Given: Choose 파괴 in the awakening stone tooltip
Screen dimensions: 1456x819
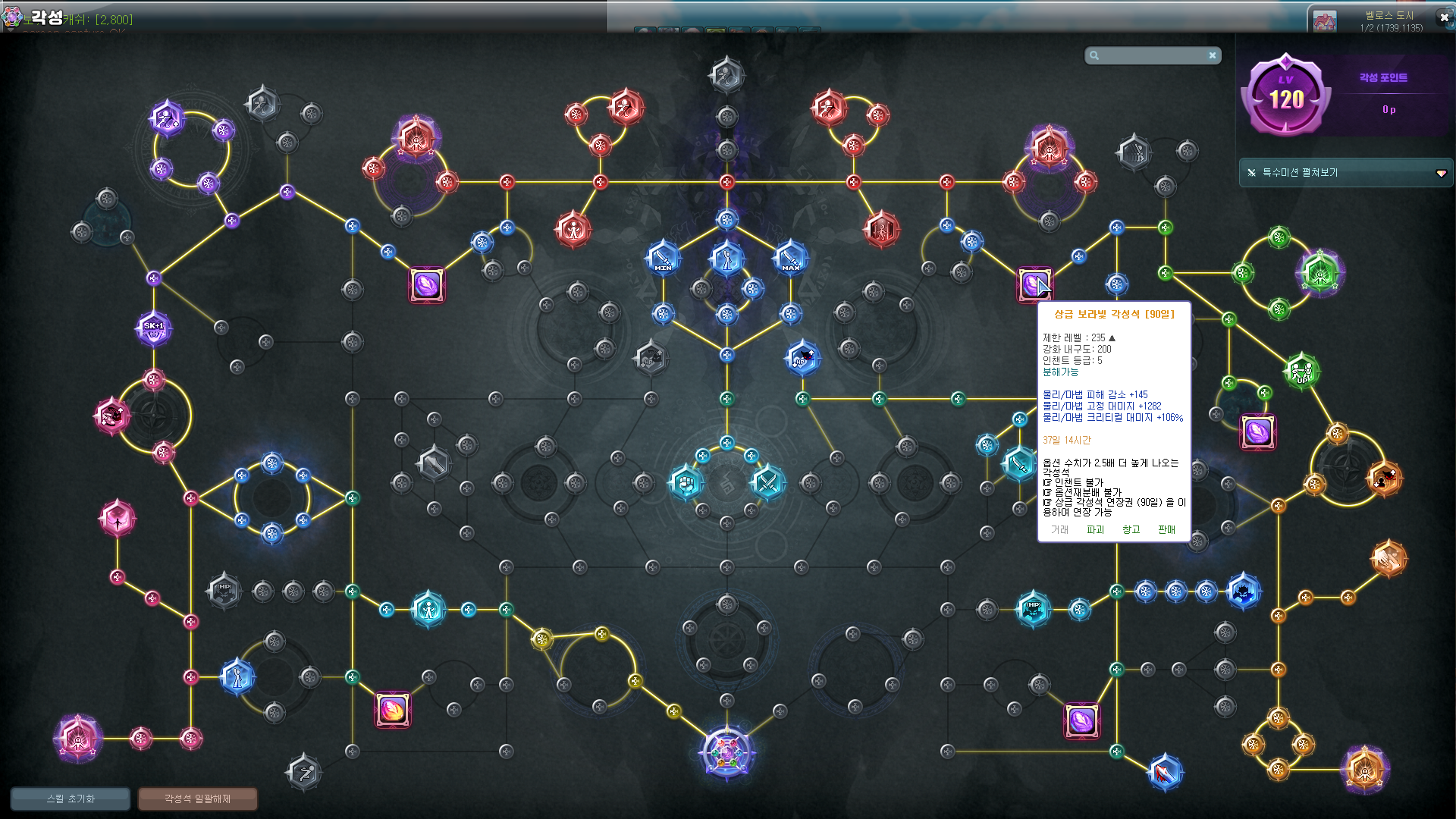Looking at the screenshot, I should (x=1095, y=529).
